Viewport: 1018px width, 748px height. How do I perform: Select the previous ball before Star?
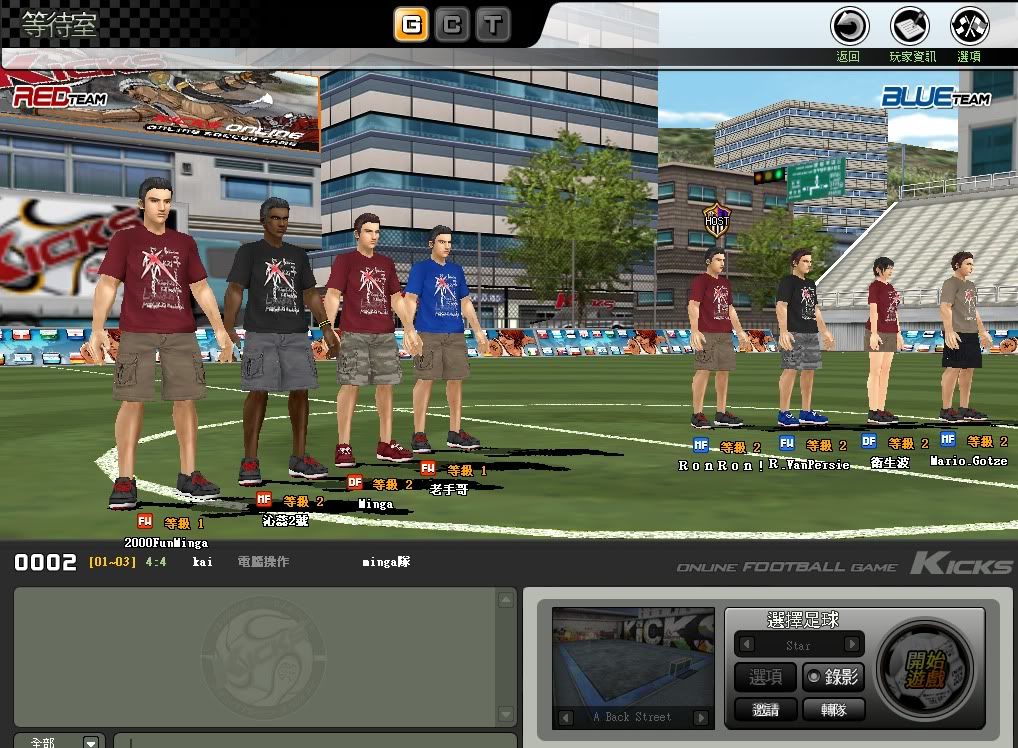click(745, 645)
